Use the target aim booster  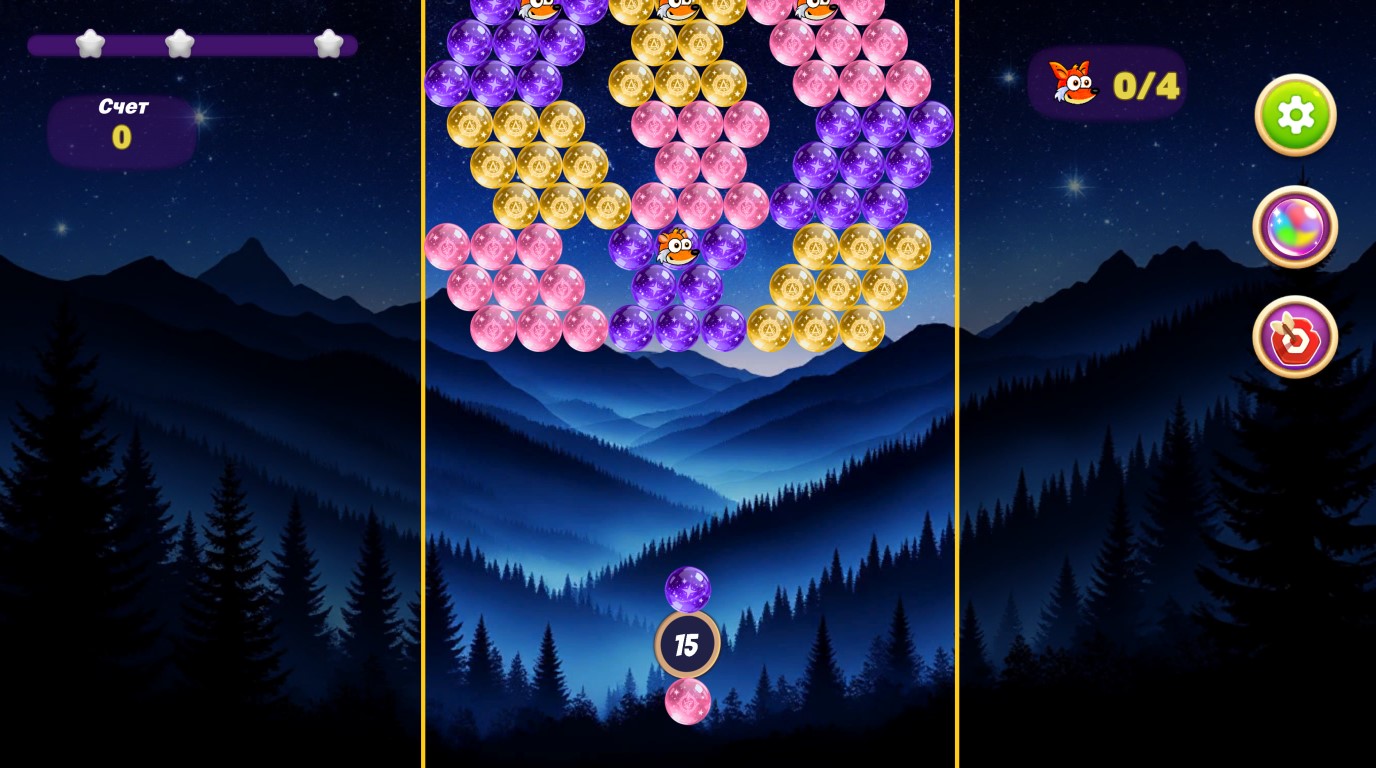[1295, 337]
